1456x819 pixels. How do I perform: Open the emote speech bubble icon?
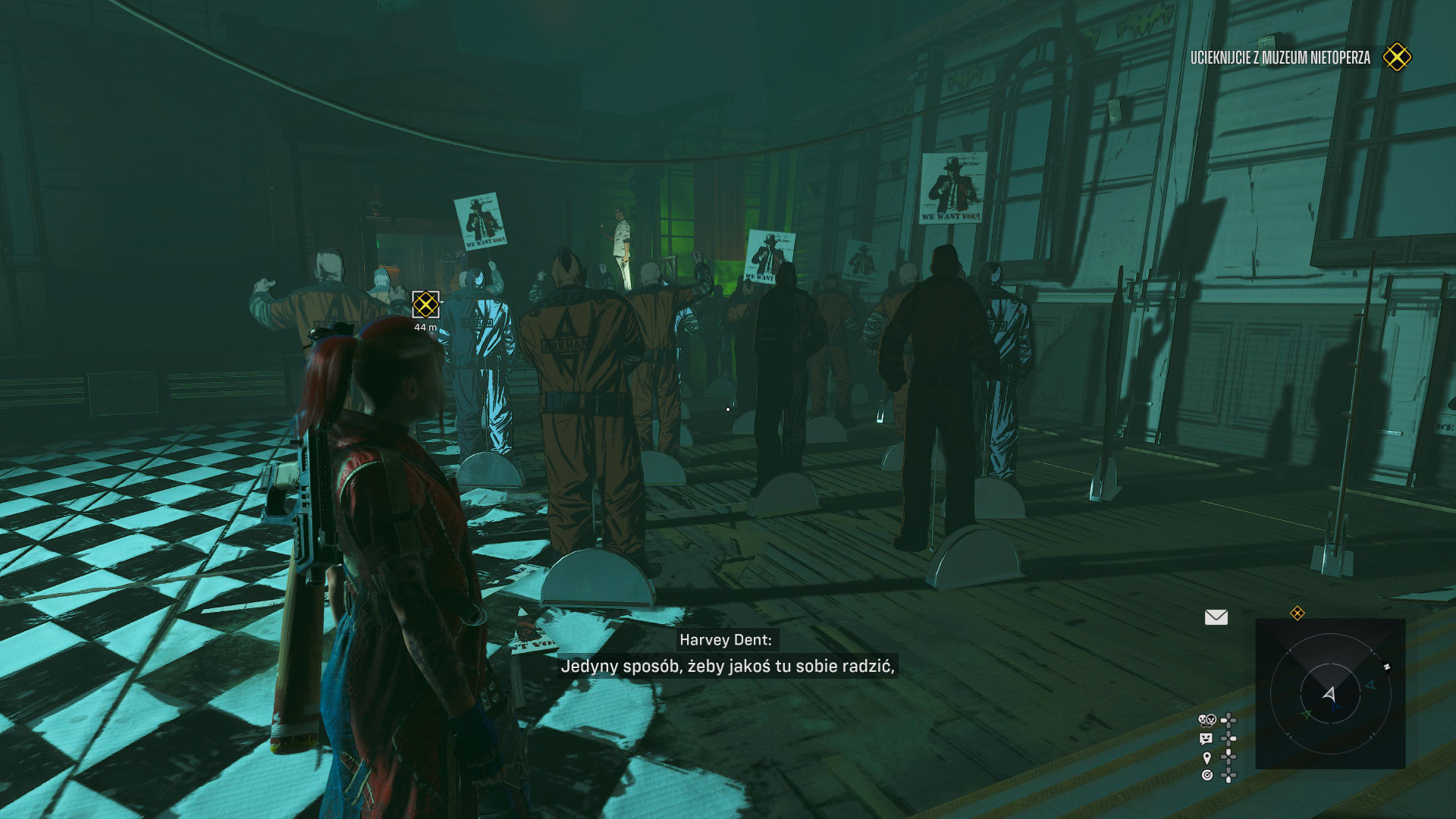tap(1206, 738)
